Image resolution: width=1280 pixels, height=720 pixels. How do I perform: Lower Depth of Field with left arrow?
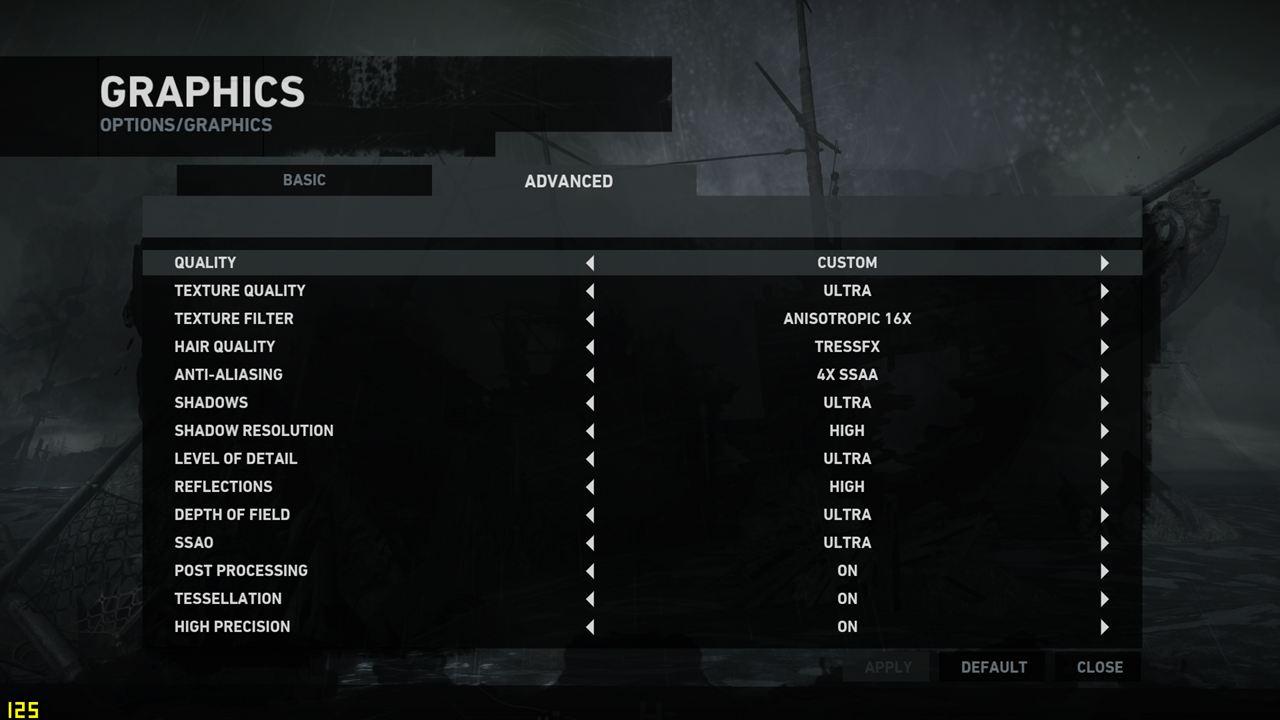point(590,515)
